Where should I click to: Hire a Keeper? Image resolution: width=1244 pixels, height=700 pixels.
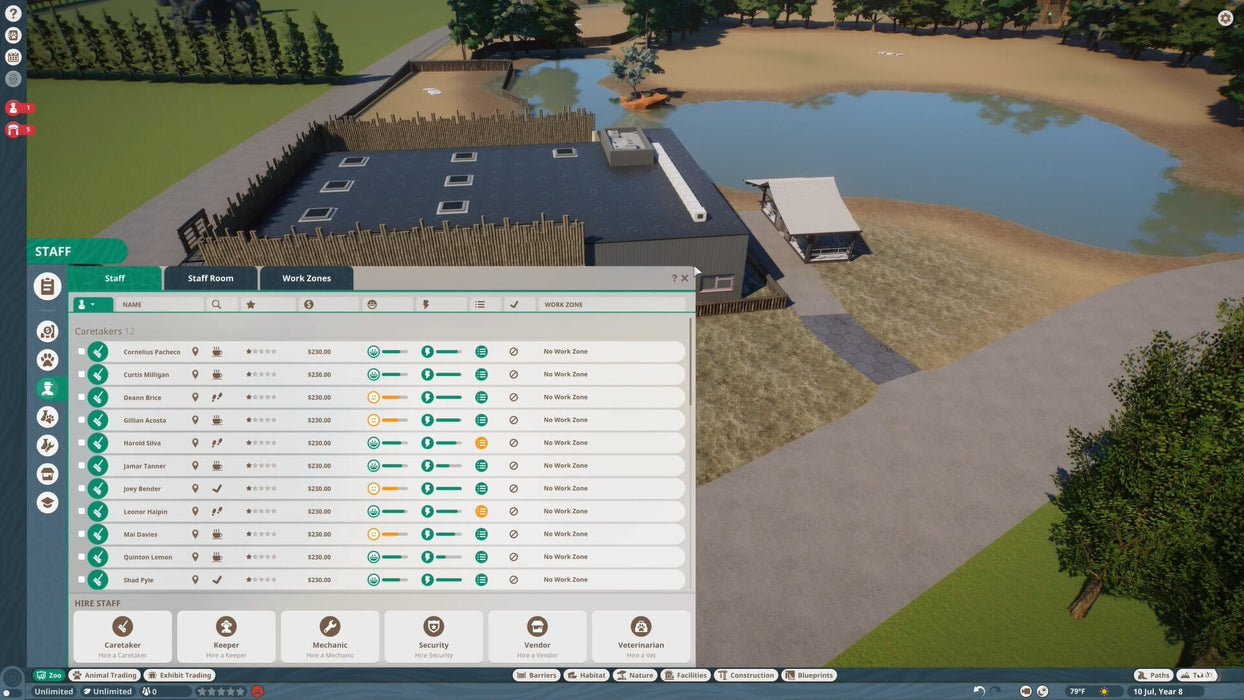click(226, 636)
